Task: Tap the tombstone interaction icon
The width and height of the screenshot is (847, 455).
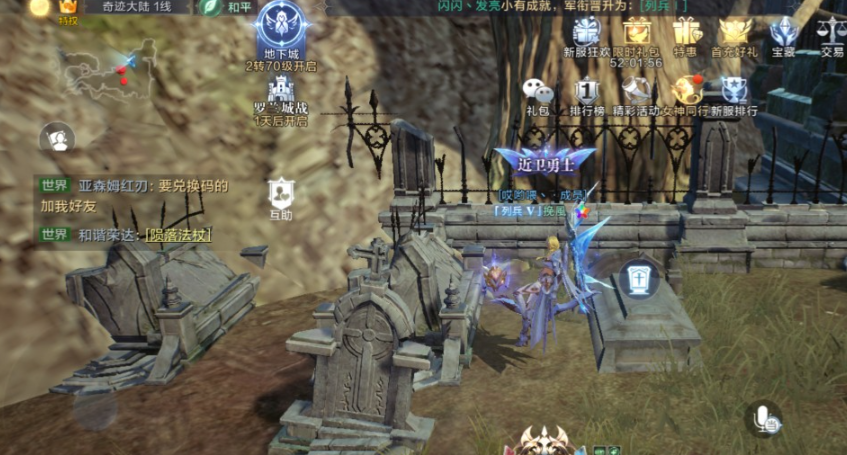Action: pos(637,278)
